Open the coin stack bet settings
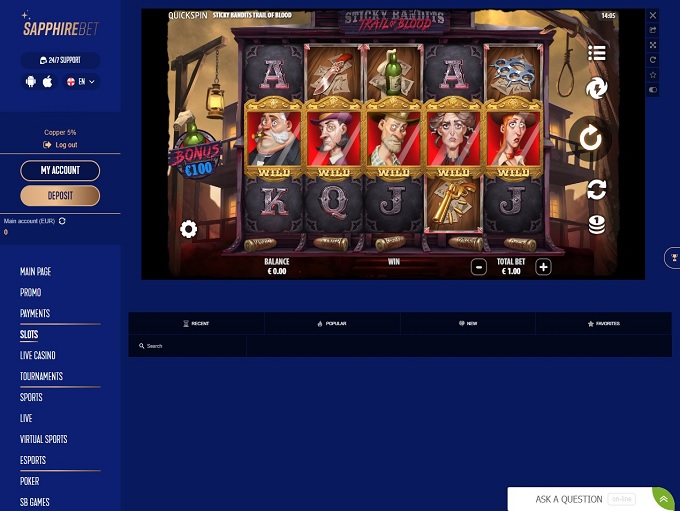 597,224
